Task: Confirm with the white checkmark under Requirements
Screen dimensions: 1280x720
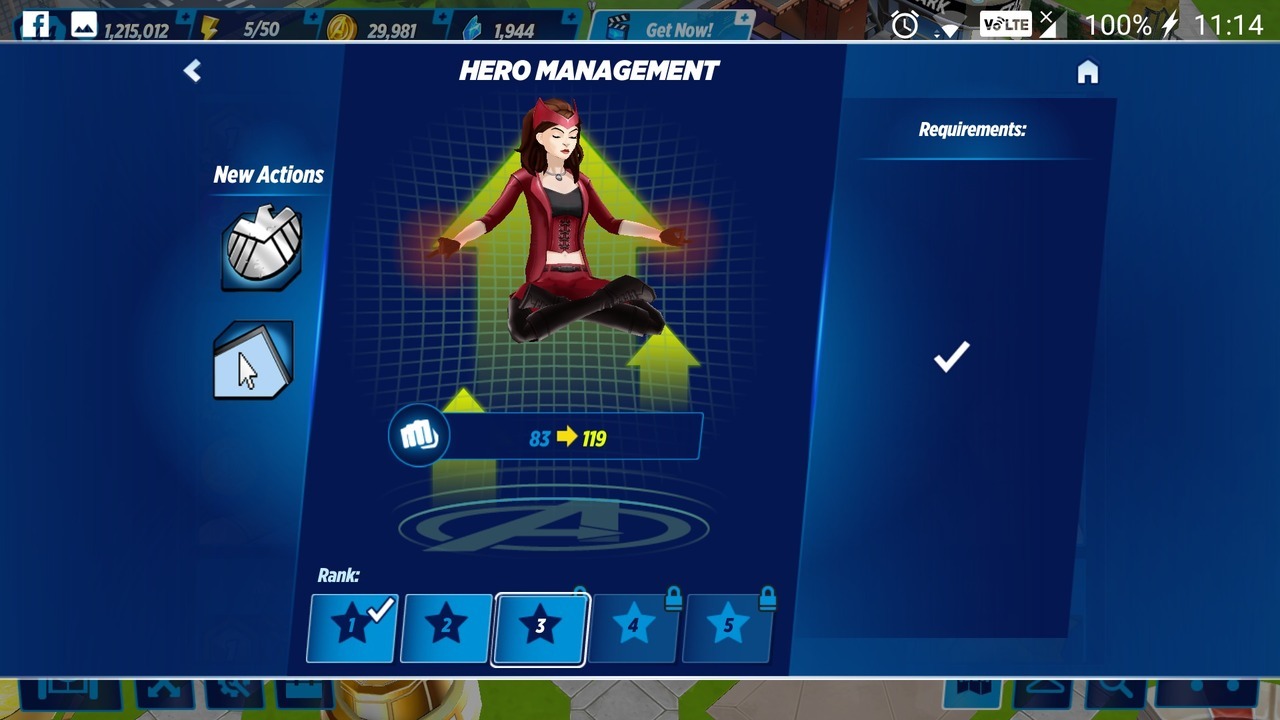Action: 951,357
